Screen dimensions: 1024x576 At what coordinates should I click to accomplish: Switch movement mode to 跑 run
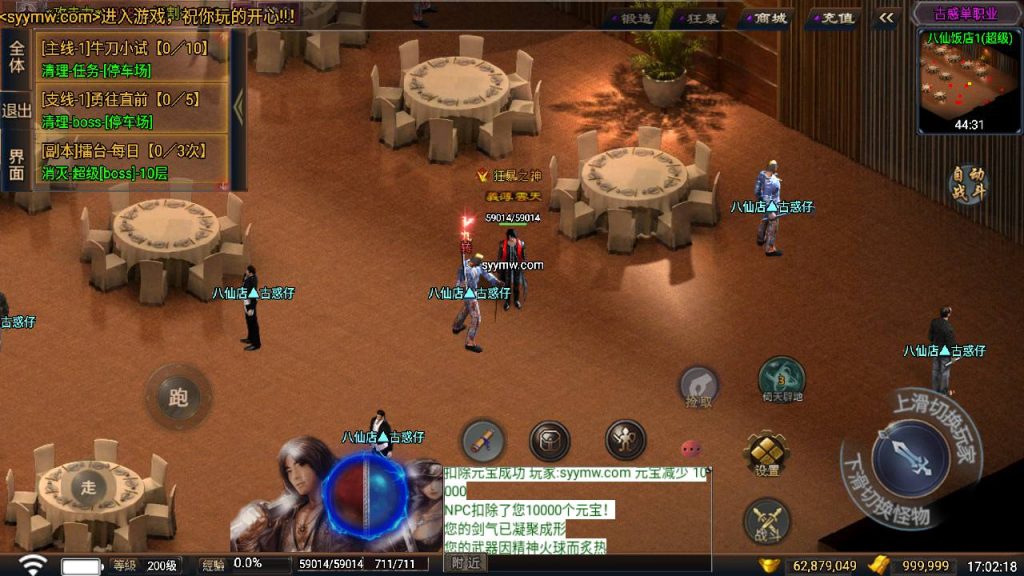[x=179, y=397]
